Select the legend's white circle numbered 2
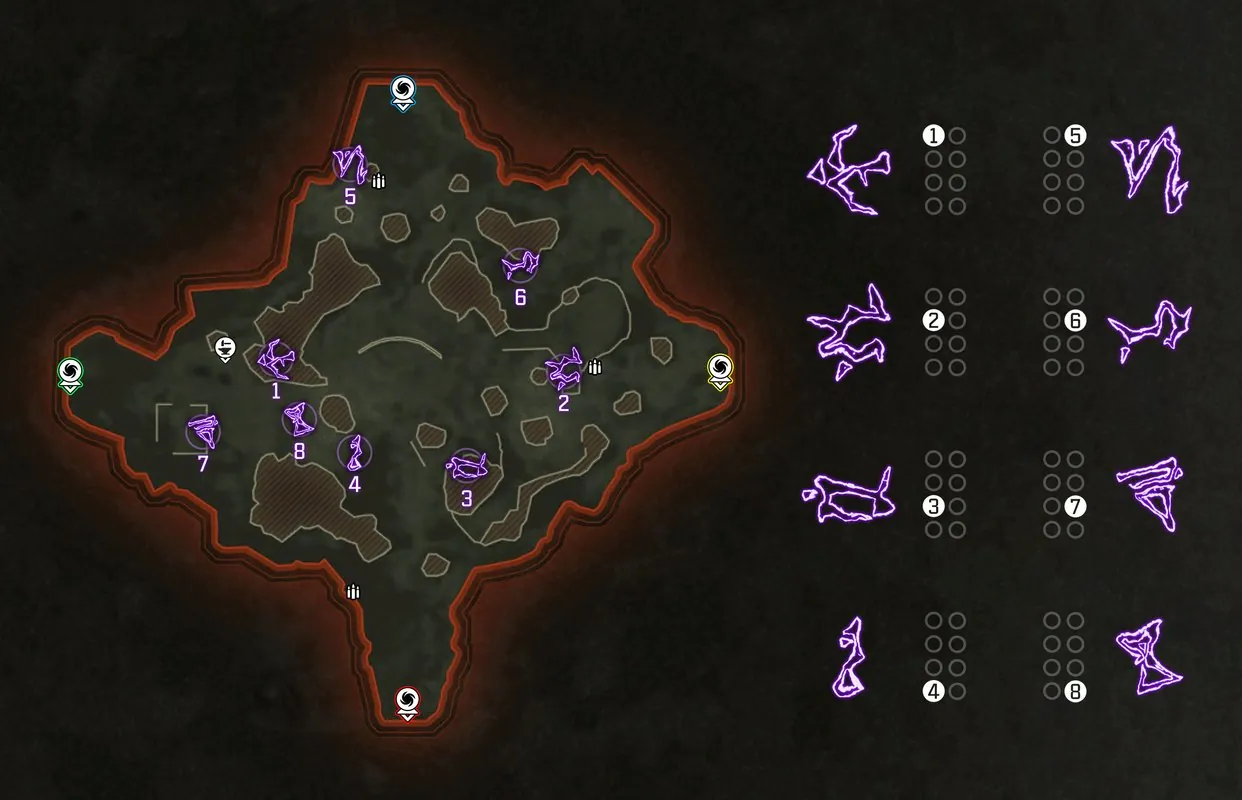Viewport: 1242px width, 800px height. click(x=934, y=321)
